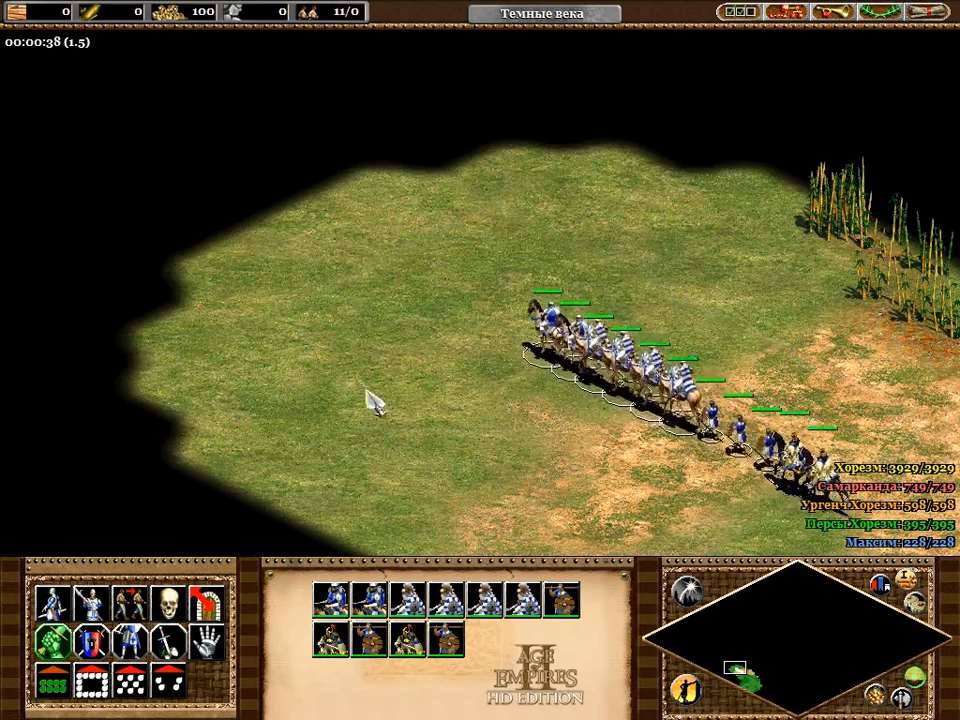This screenshot has width=960, height=720.
Task: Set aggressive stance with the green fist
Action: coord(53,642)
